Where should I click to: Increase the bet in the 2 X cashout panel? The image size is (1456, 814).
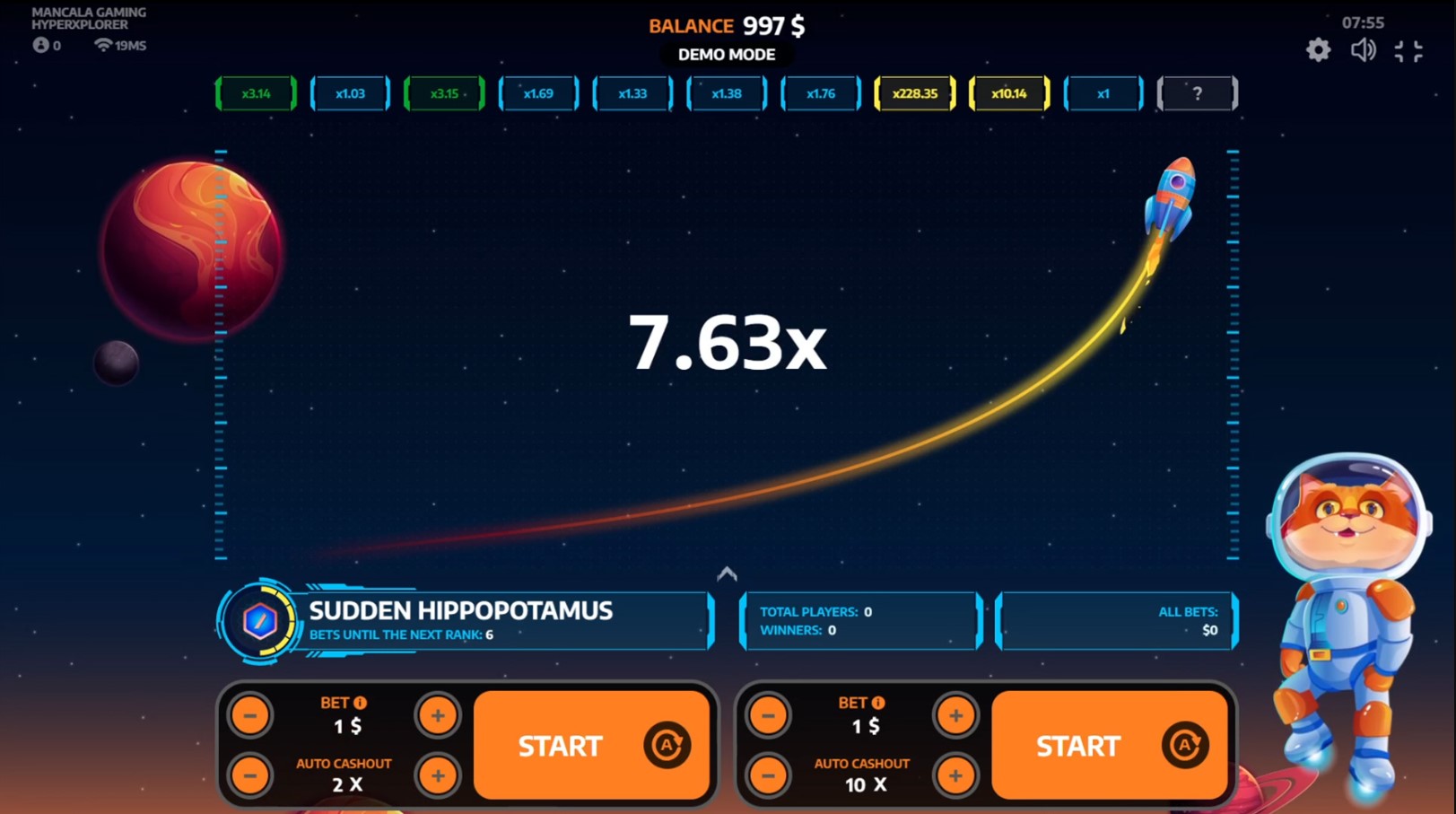pos(438,716)
